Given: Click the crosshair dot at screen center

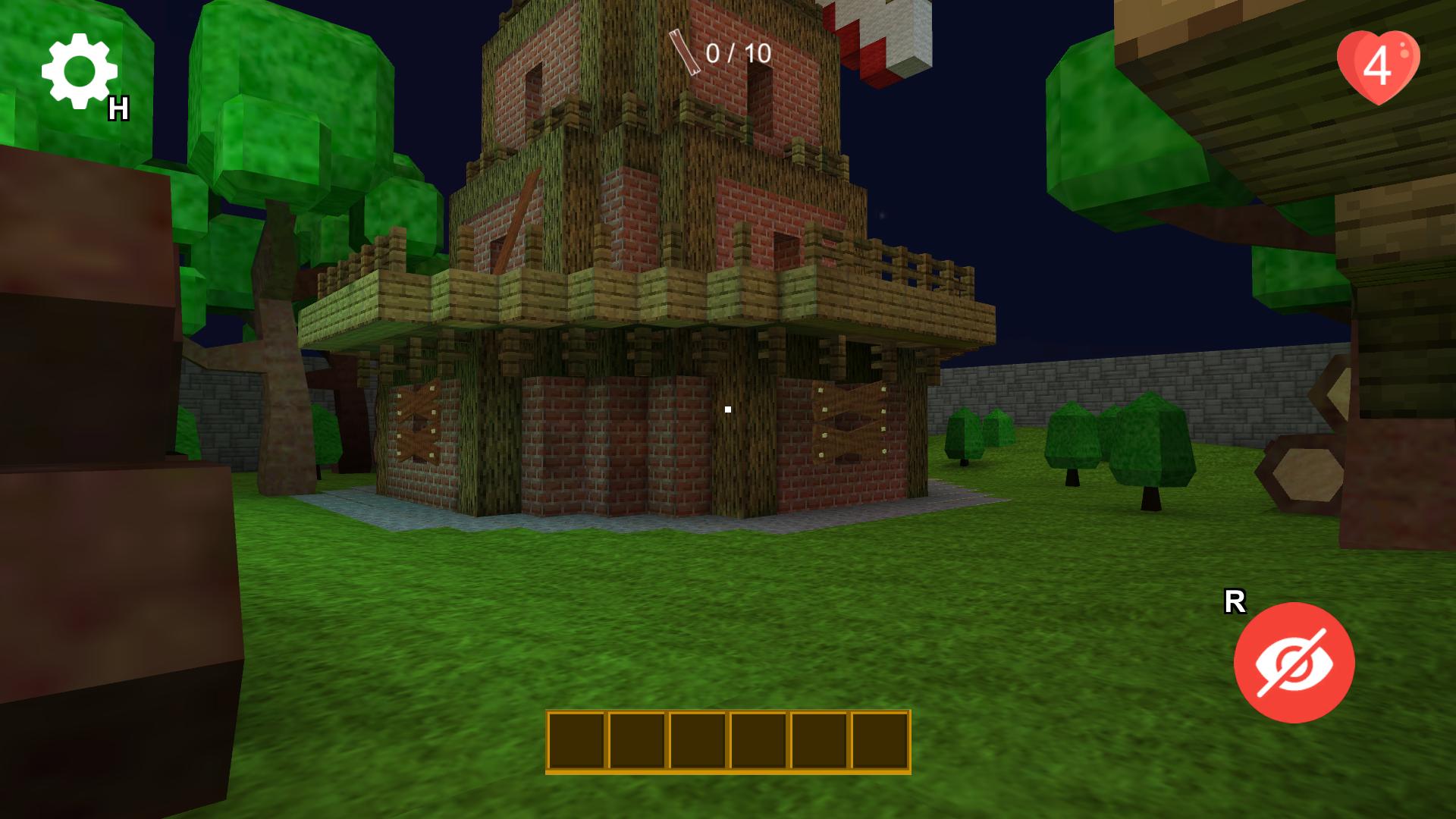Looking at the screenshot, I should [x=727, y=409].
